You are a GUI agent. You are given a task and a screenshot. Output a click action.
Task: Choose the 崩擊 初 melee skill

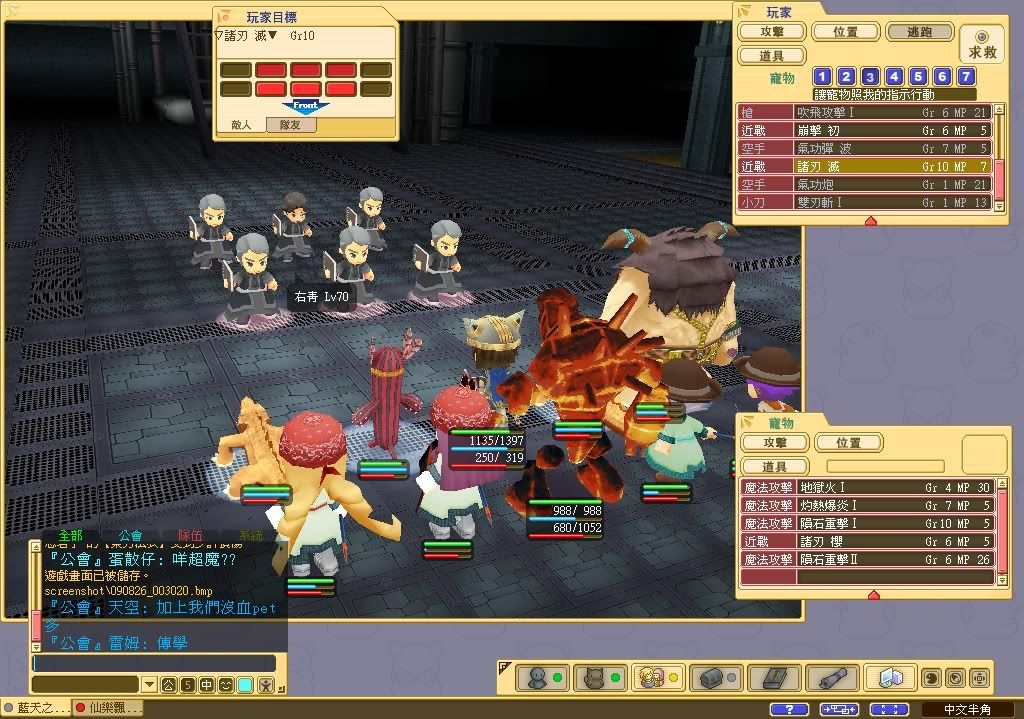(x=864, y=131)
